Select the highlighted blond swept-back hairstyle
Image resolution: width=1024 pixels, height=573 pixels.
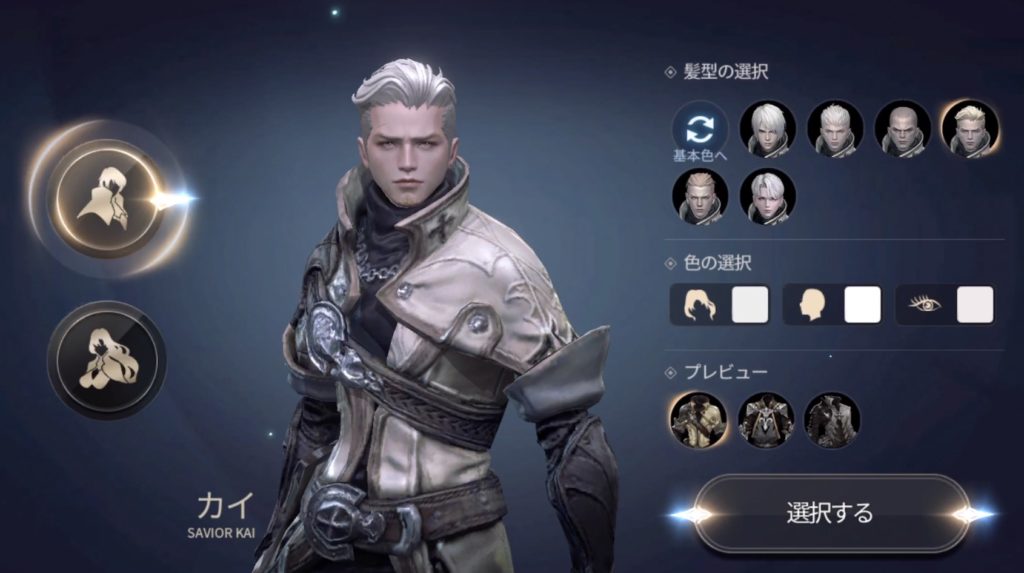tap(969, 129)
